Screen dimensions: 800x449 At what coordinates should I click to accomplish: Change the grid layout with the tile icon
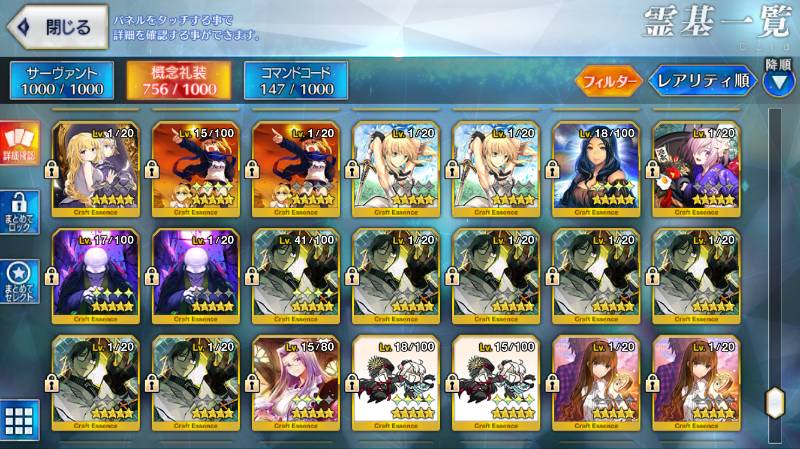click(x=20, y=420)
